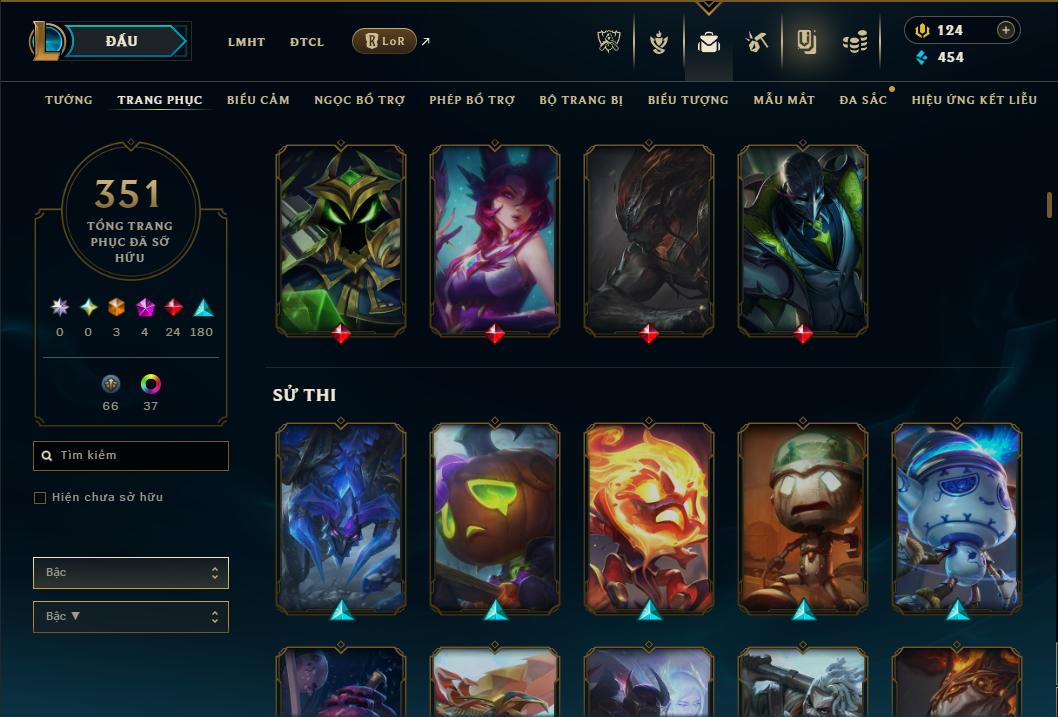
Task: Click the ĐẤU play button
Action: point(122,41)
